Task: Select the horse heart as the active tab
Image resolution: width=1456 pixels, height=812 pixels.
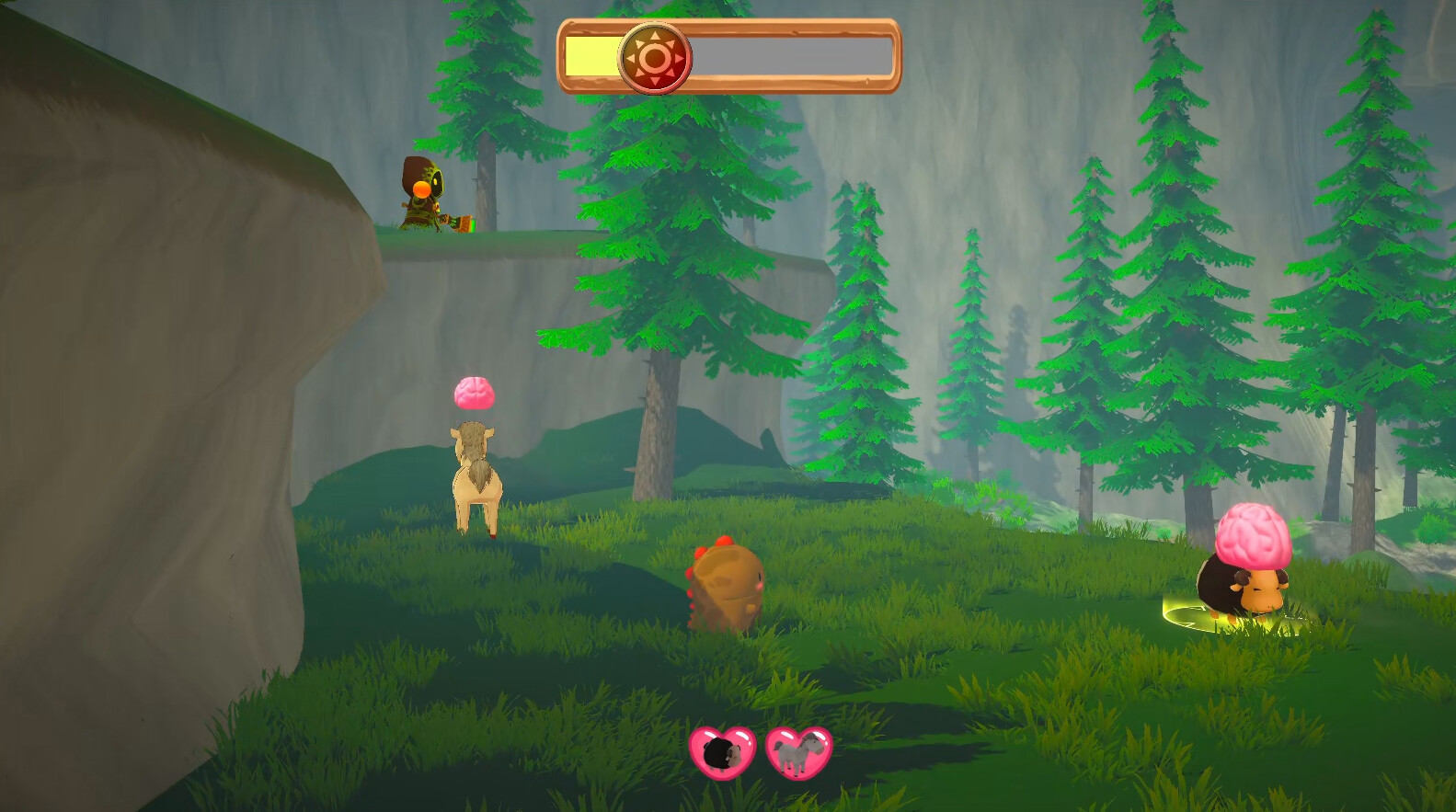Action: coord(799,751)
